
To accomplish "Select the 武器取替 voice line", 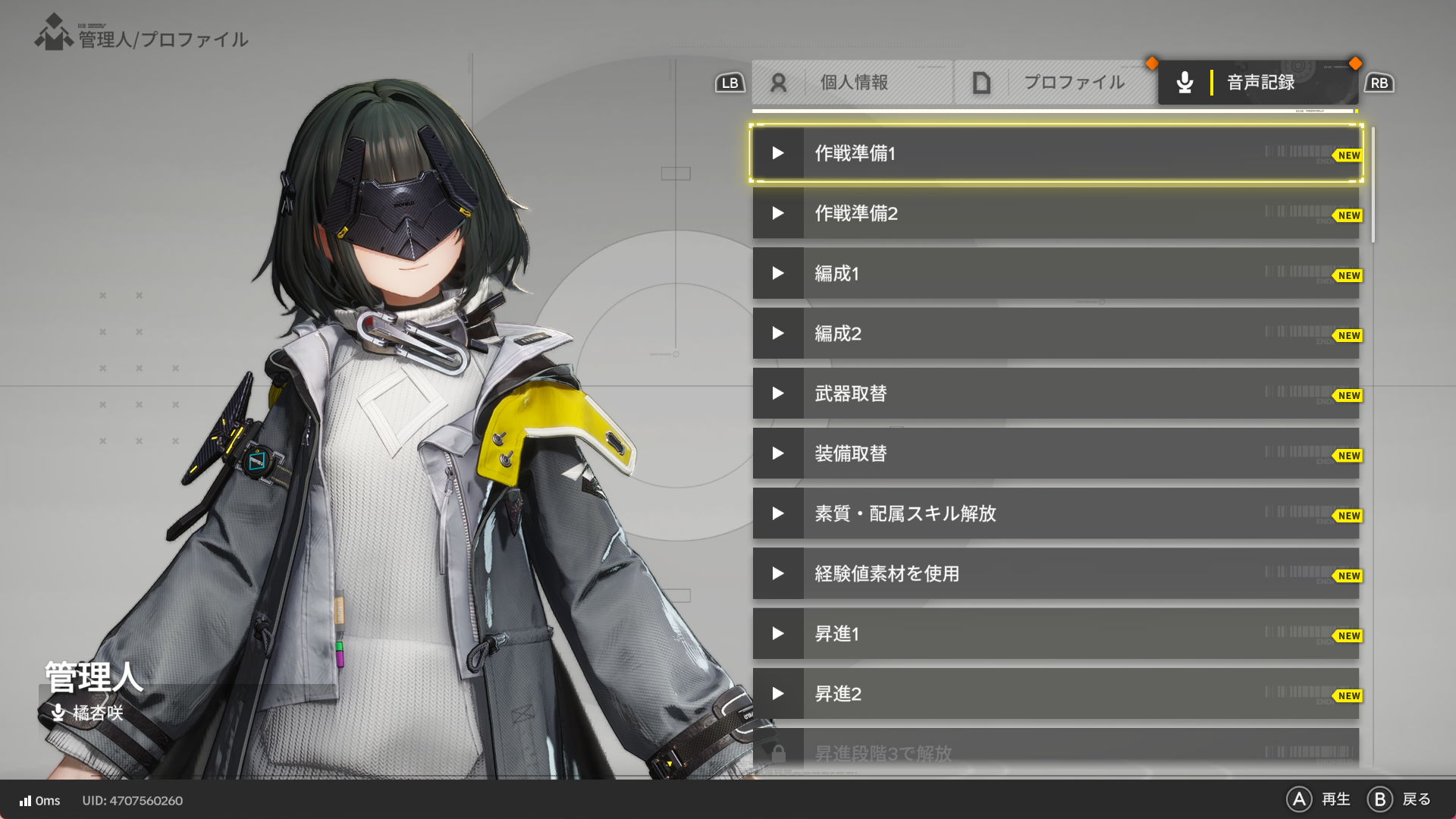I will point(1054,394).
